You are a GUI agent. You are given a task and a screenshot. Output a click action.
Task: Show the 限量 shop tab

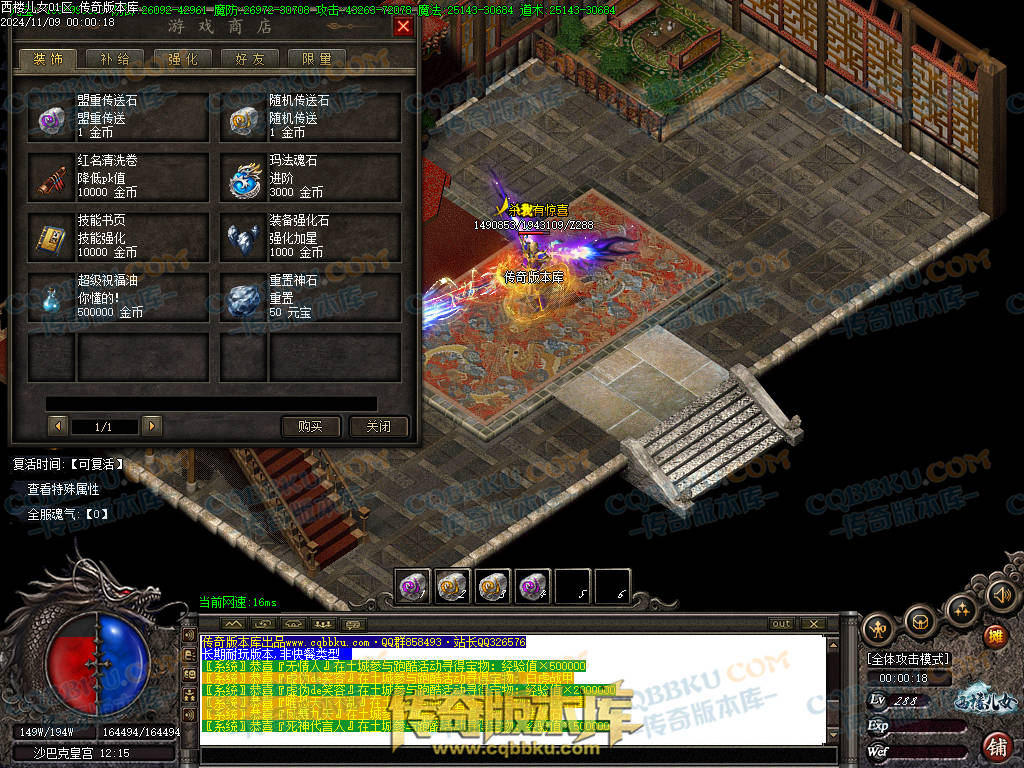tap(316, 59)
